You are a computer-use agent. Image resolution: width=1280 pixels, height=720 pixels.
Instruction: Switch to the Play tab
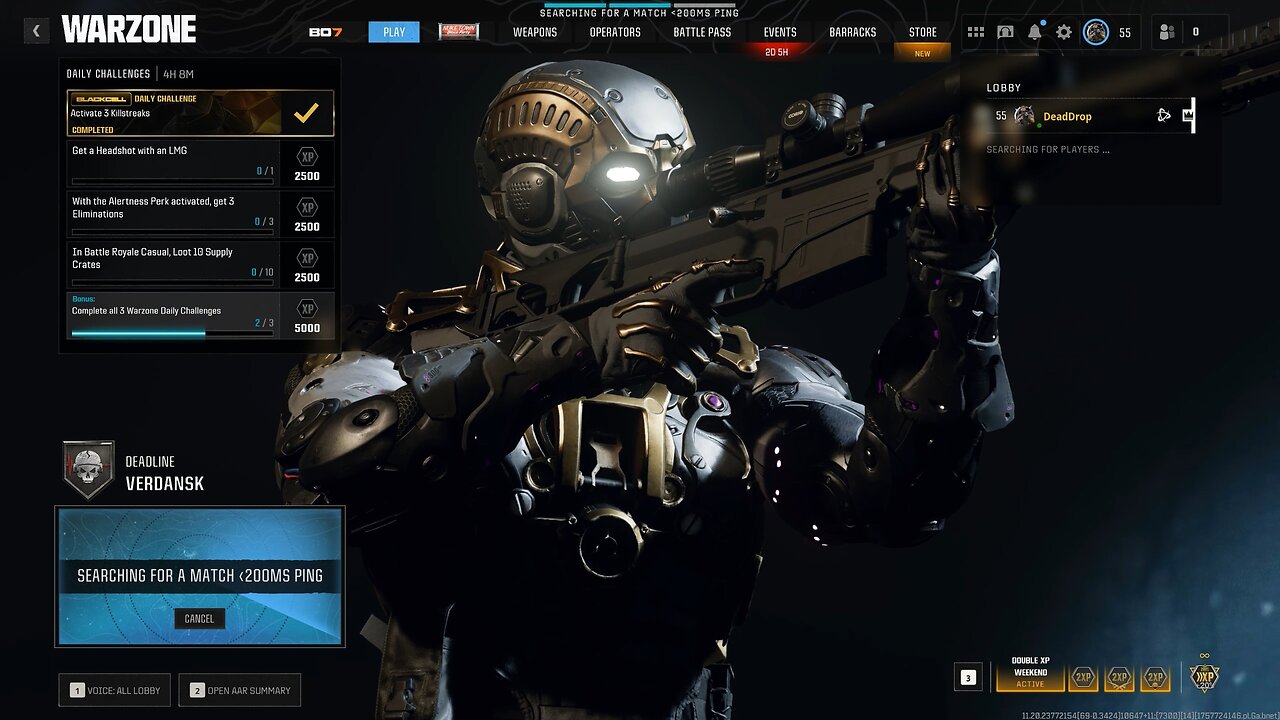pyautogui.click(x=394, y=32)
